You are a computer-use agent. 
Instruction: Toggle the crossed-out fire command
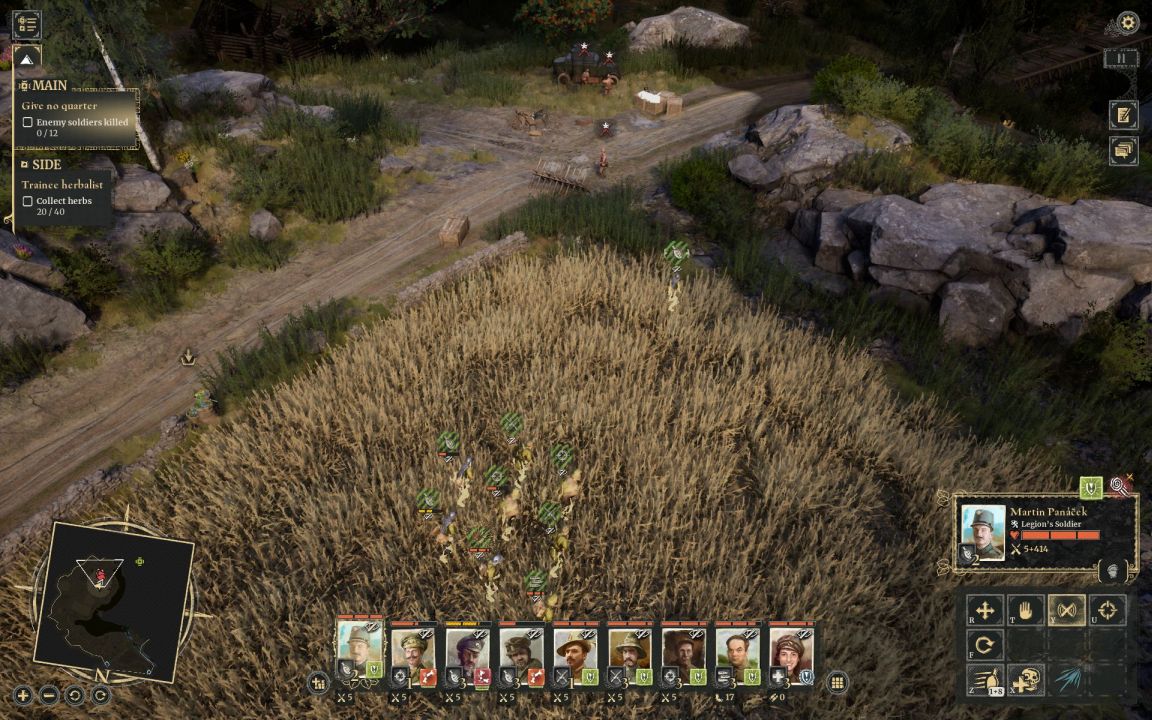click(x=1066, y=611)
